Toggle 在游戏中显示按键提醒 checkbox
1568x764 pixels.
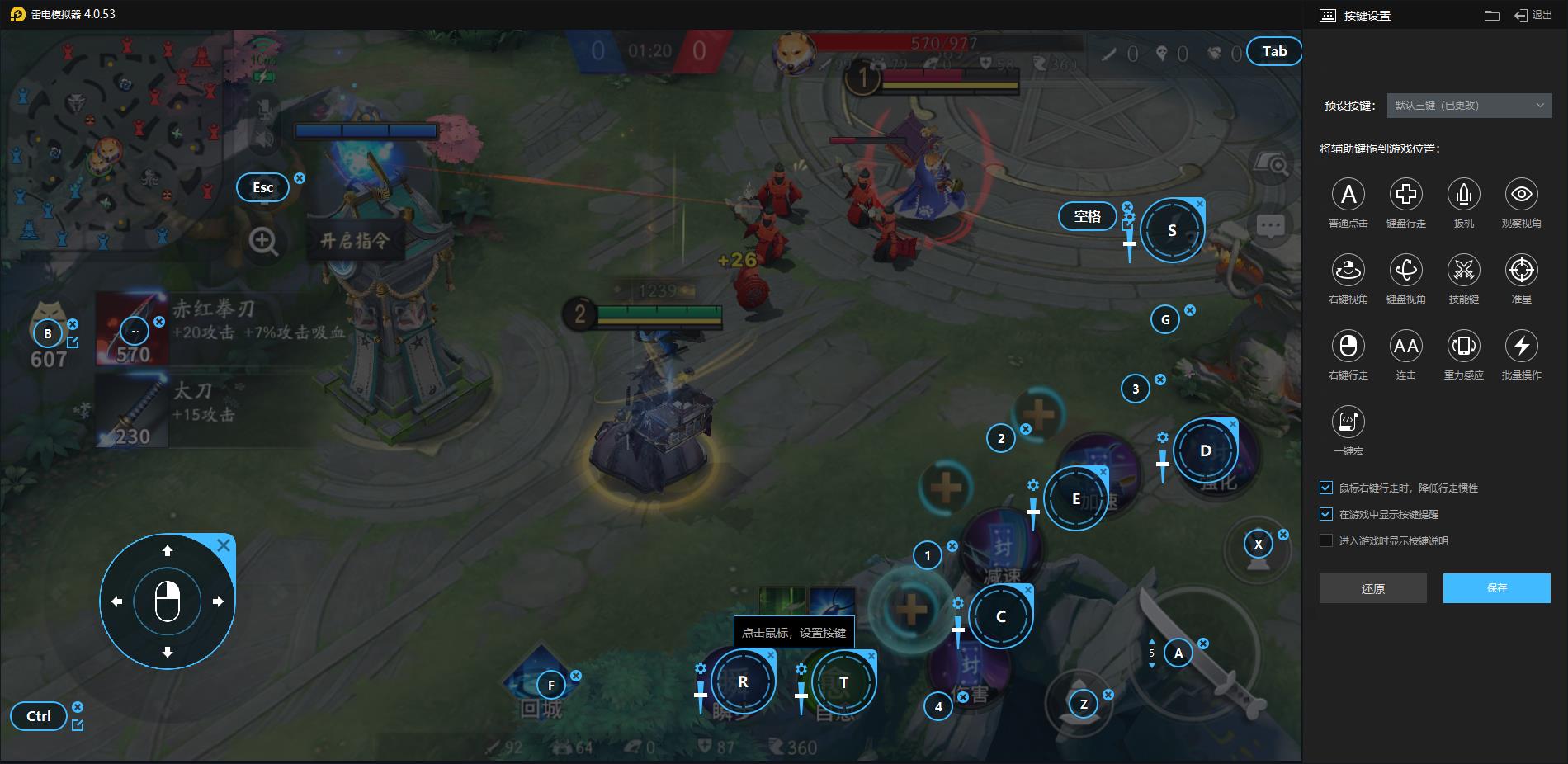click(1326, 514)
